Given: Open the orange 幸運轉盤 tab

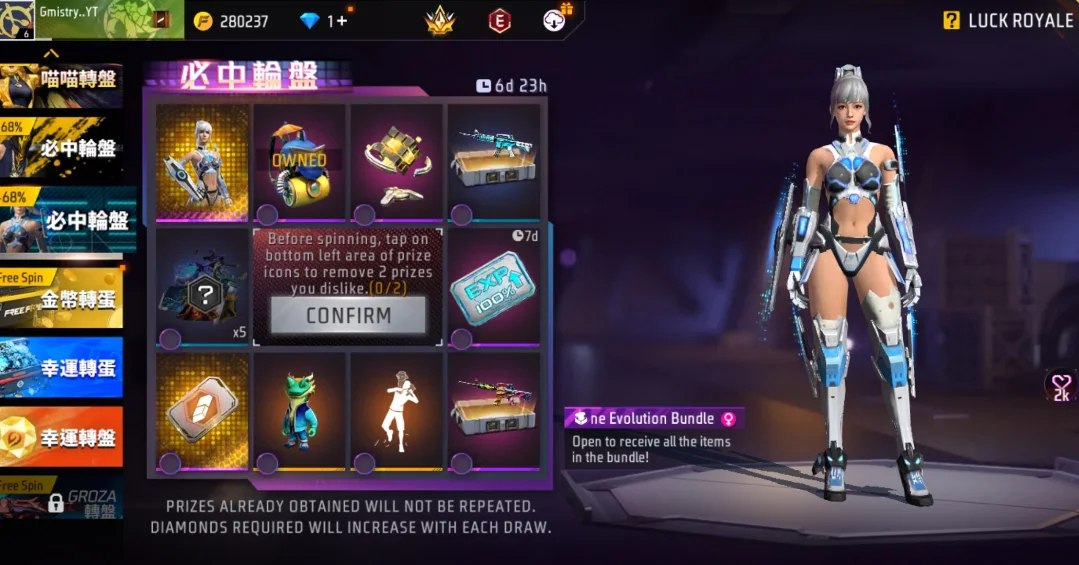Looking at the screenshot, I should click(62, 437).
